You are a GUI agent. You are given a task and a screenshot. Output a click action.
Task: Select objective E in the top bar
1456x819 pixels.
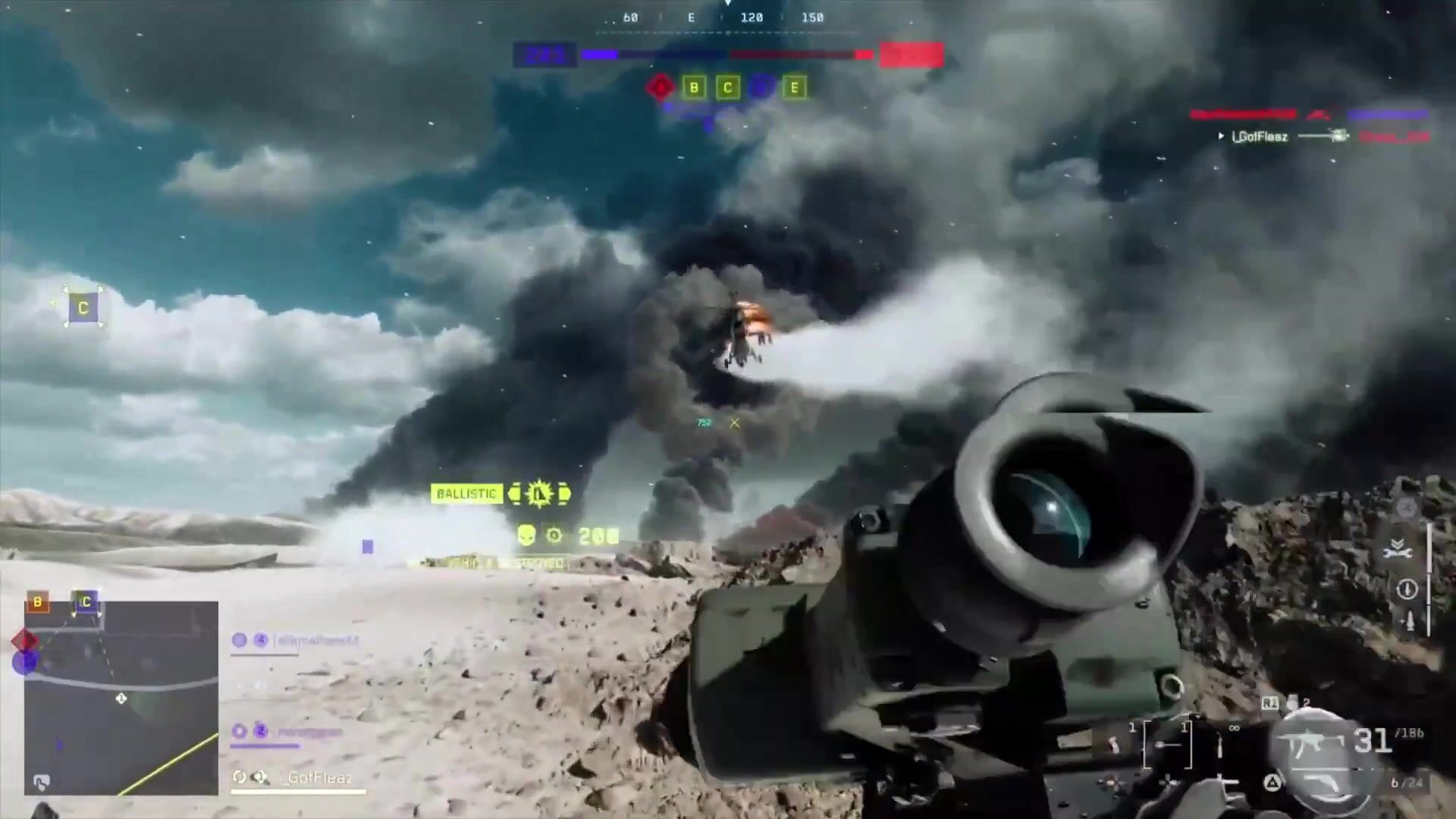click(x=794, y=88)
